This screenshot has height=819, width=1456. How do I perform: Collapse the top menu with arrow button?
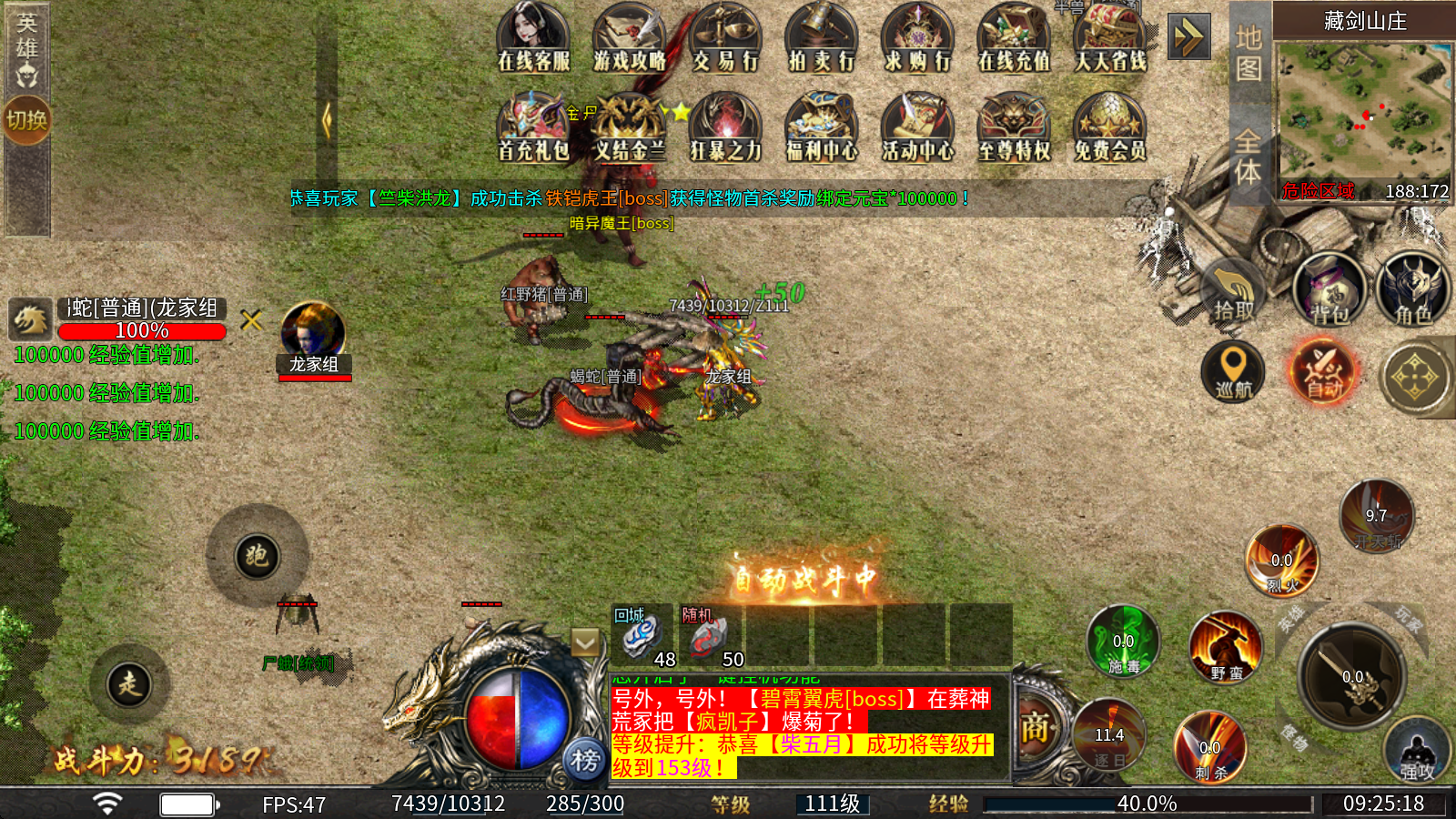click(x=1188, y=37)
